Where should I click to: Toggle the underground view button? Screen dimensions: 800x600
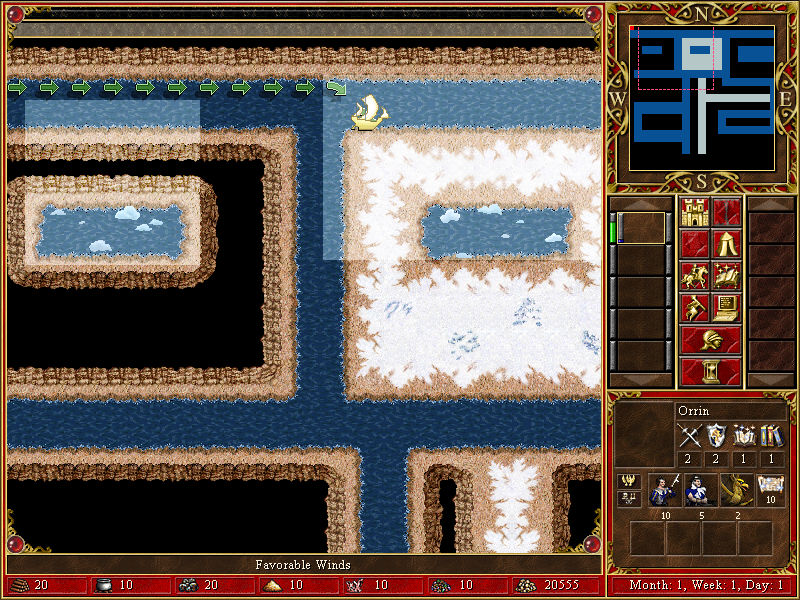(x=727, y=212)
